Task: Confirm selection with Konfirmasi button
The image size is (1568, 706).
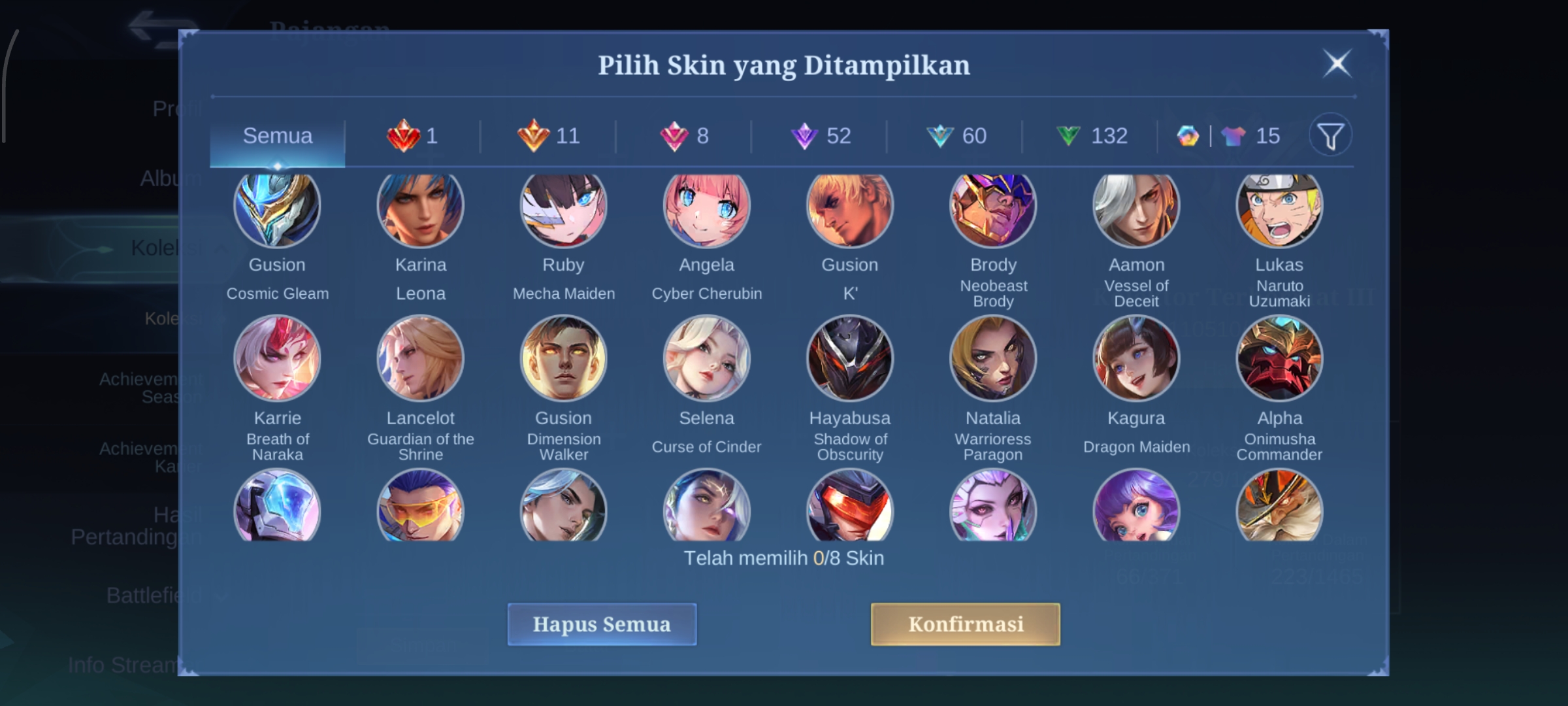Action: 965,624
